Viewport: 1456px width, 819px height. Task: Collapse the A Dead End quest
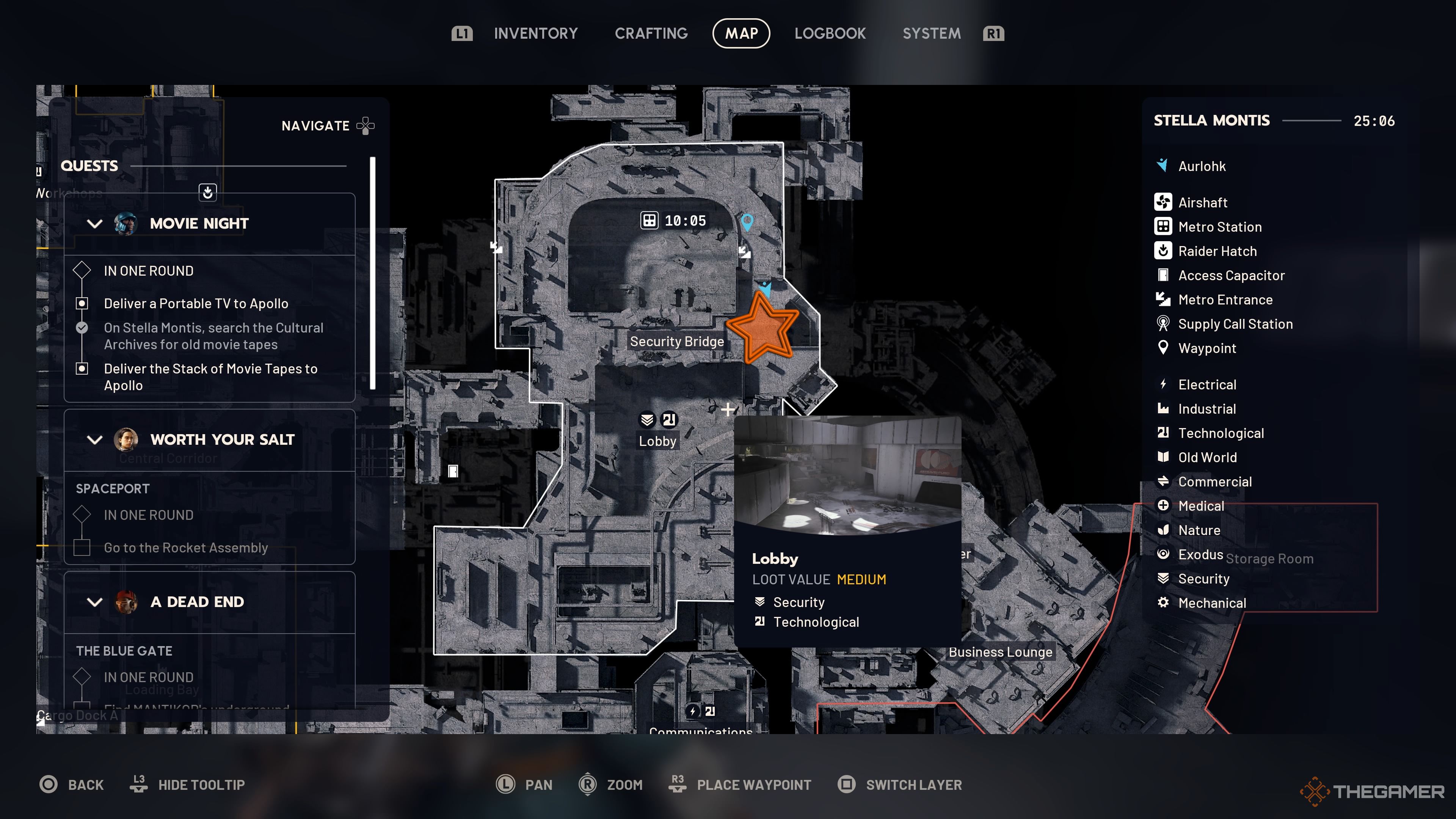click(x=95, y=602)
